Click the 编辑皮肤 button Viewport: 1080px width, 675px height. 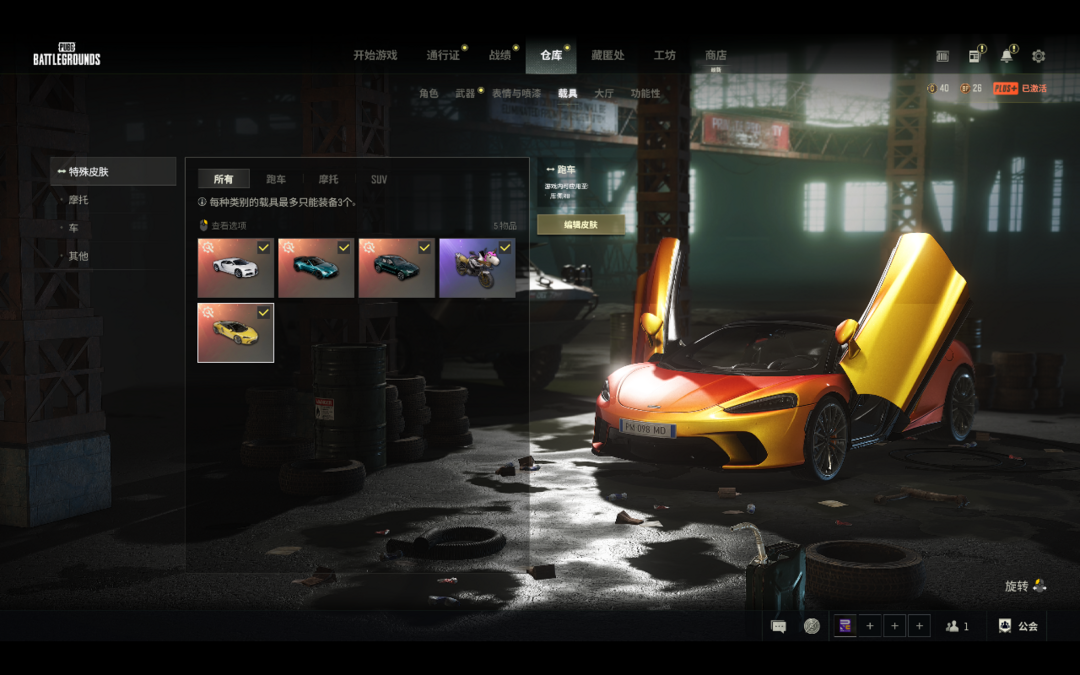pos(580,225)
